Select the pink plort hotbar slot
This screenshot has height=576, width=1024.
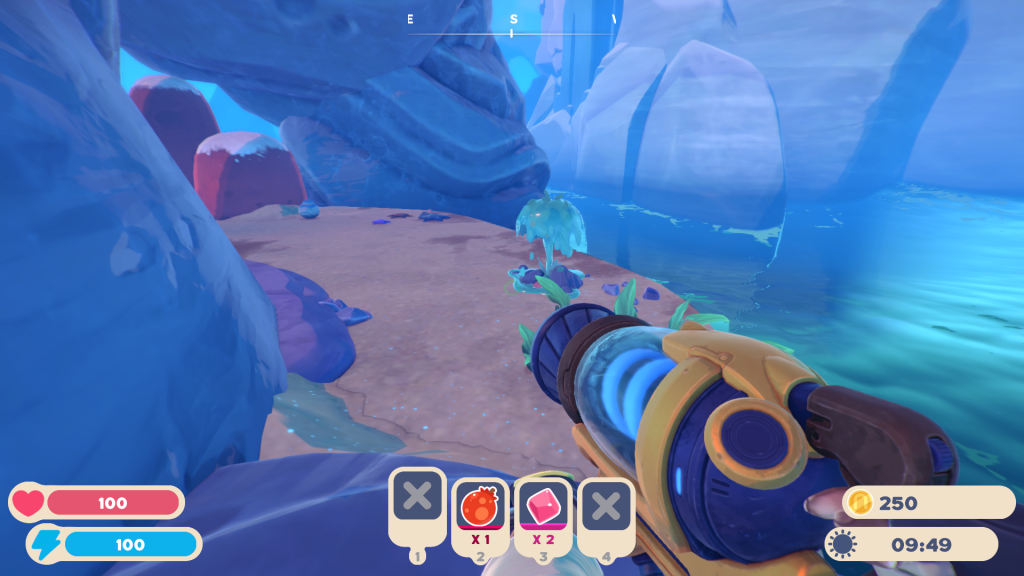click(543, 505)
